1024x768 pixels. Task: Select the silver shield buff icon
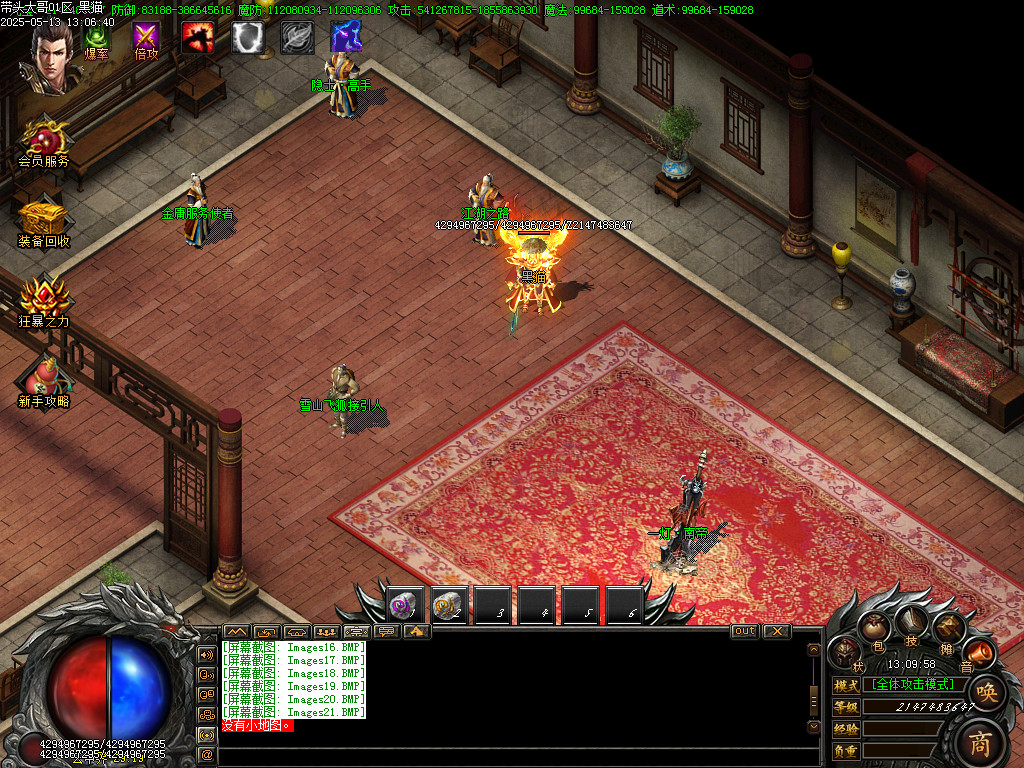(248, 37)
